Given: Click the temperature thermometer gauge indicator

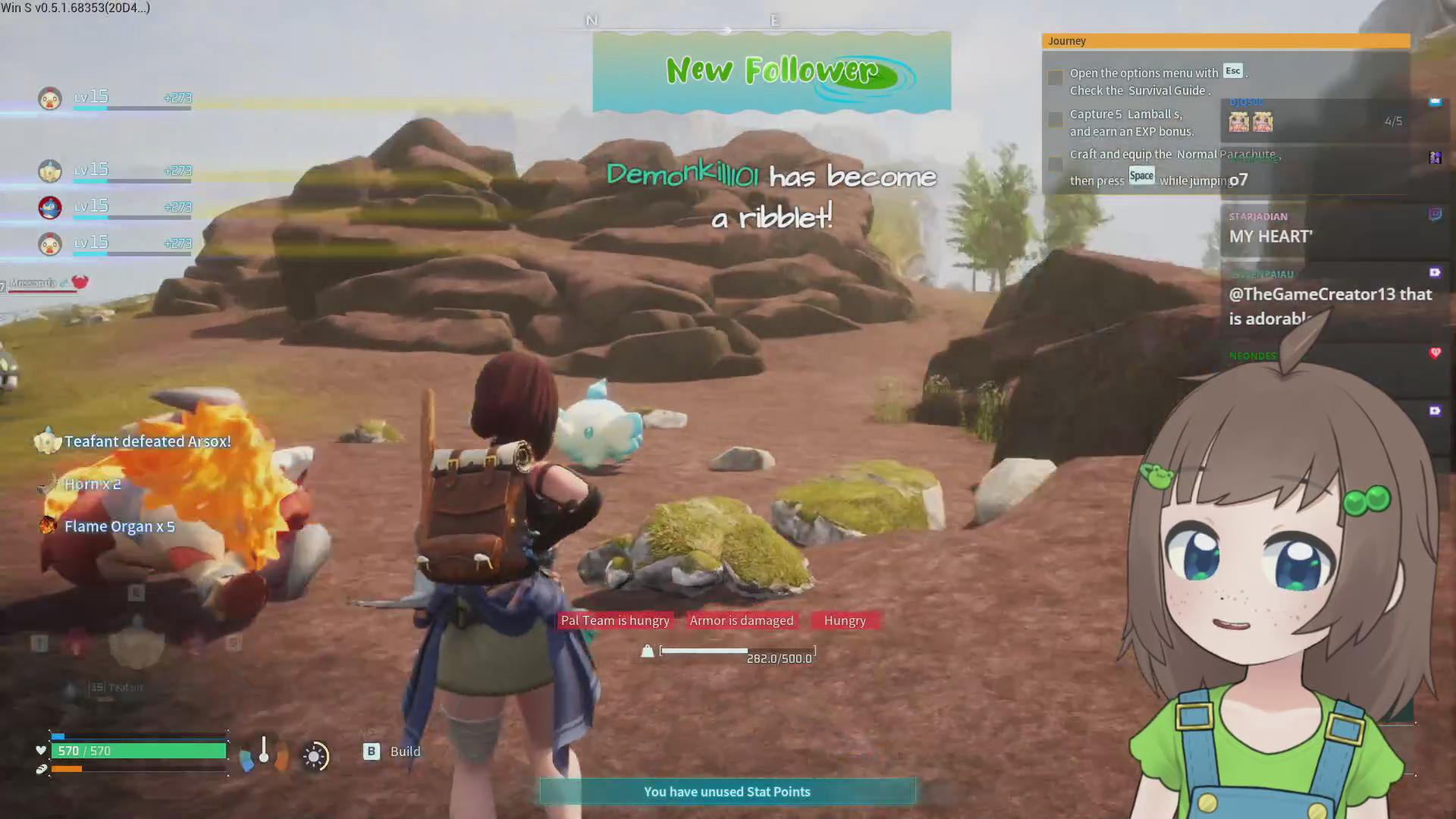Looking at the screenshot, I should click(x=263, y=756).
